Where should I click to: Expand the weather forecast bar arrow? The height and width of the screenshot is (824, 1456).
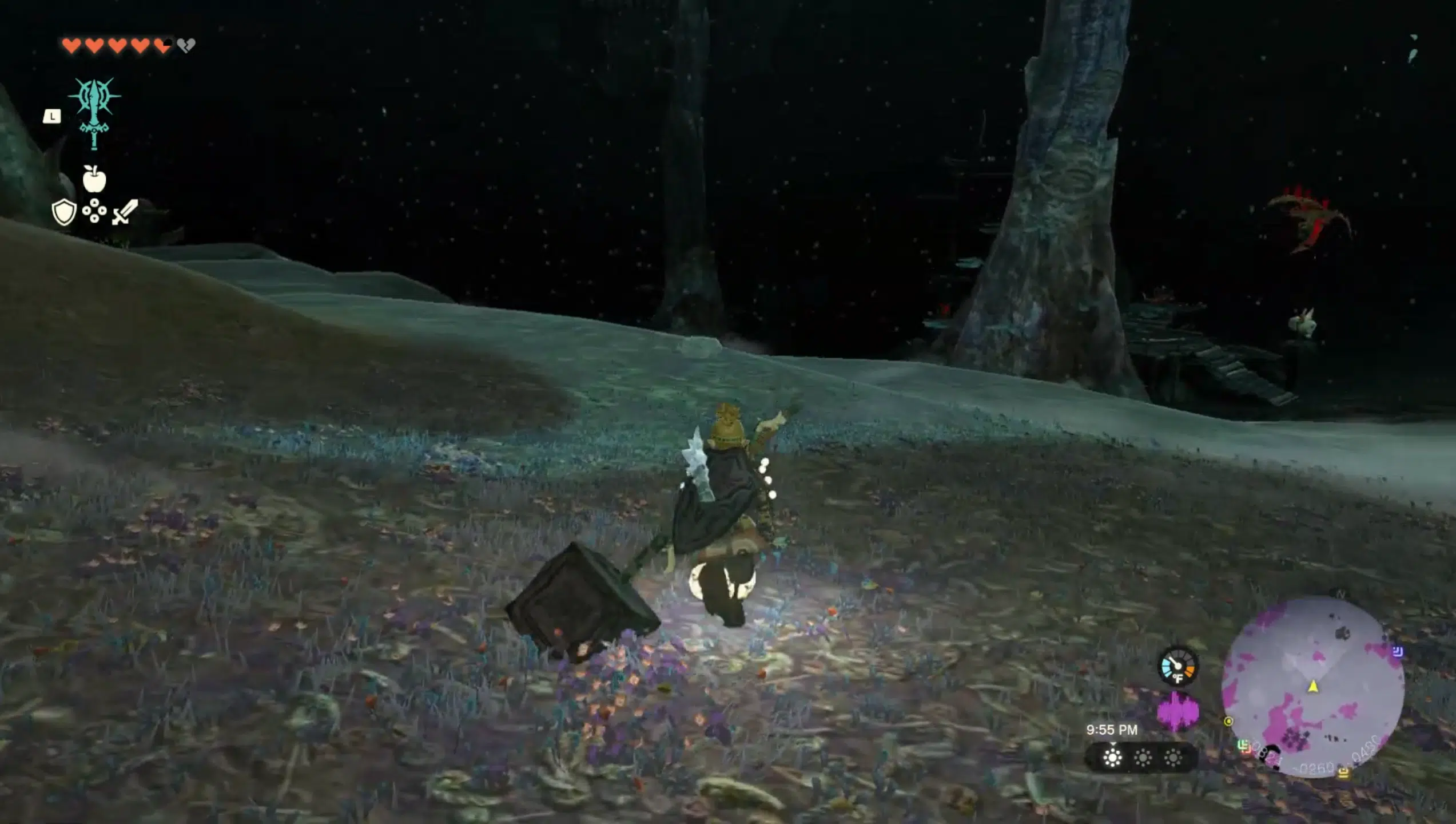pyautogui.click(x=1113, y=743)
